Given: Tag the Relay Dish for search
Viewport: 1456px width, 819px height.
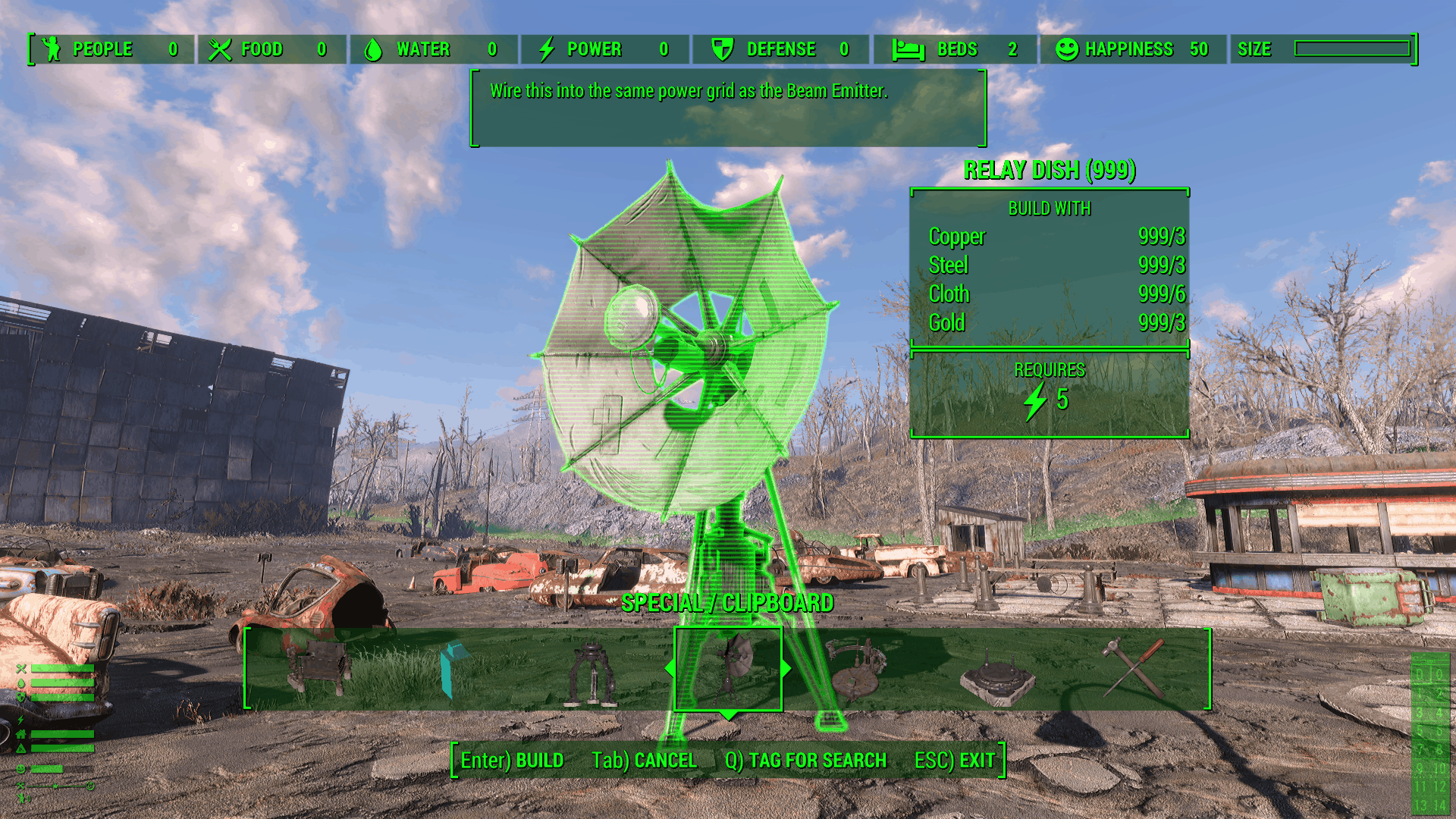Looking at the screenshot, I should (805, 760).
